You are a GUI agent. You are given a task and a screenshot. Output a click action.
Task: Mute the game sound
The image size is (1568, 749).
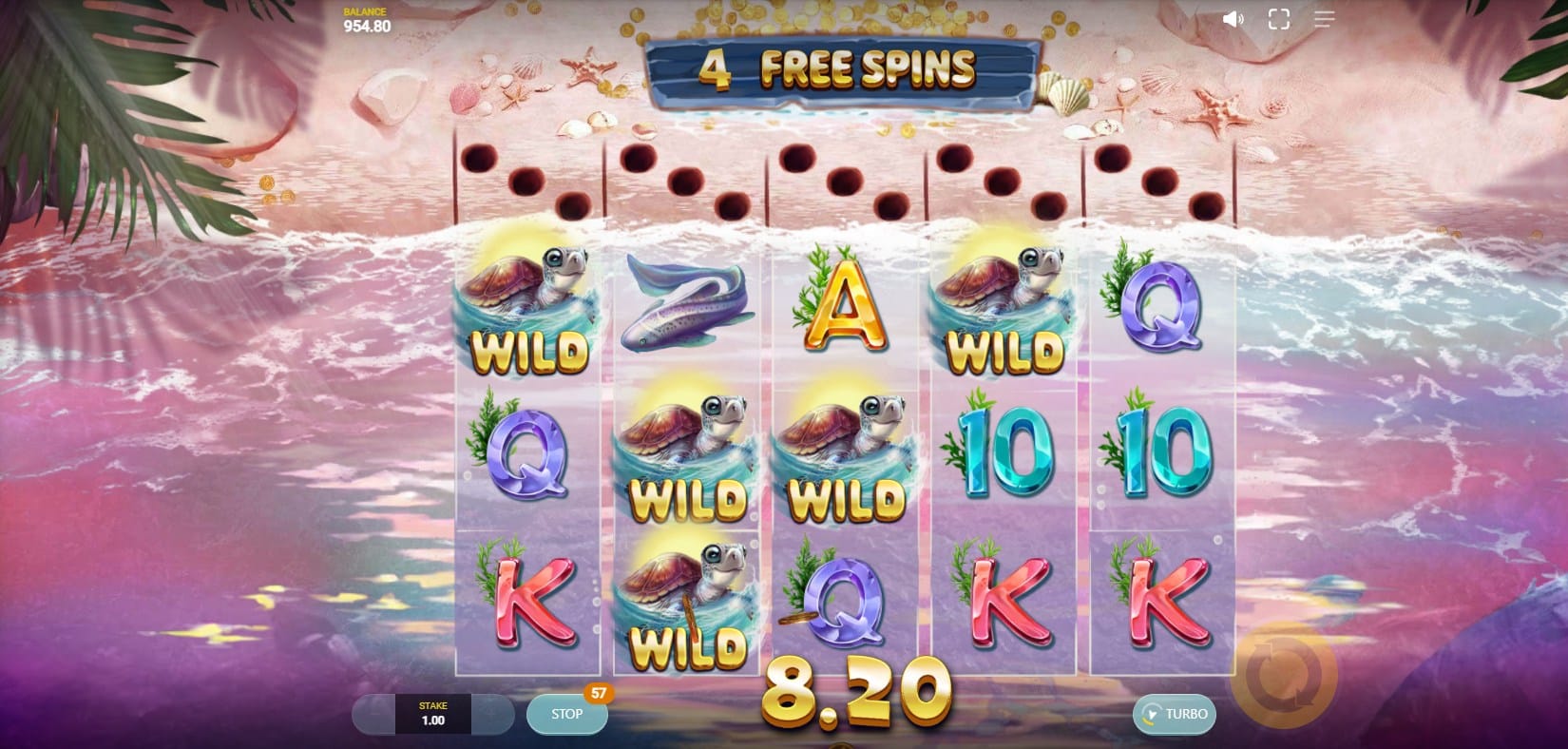1233,19
